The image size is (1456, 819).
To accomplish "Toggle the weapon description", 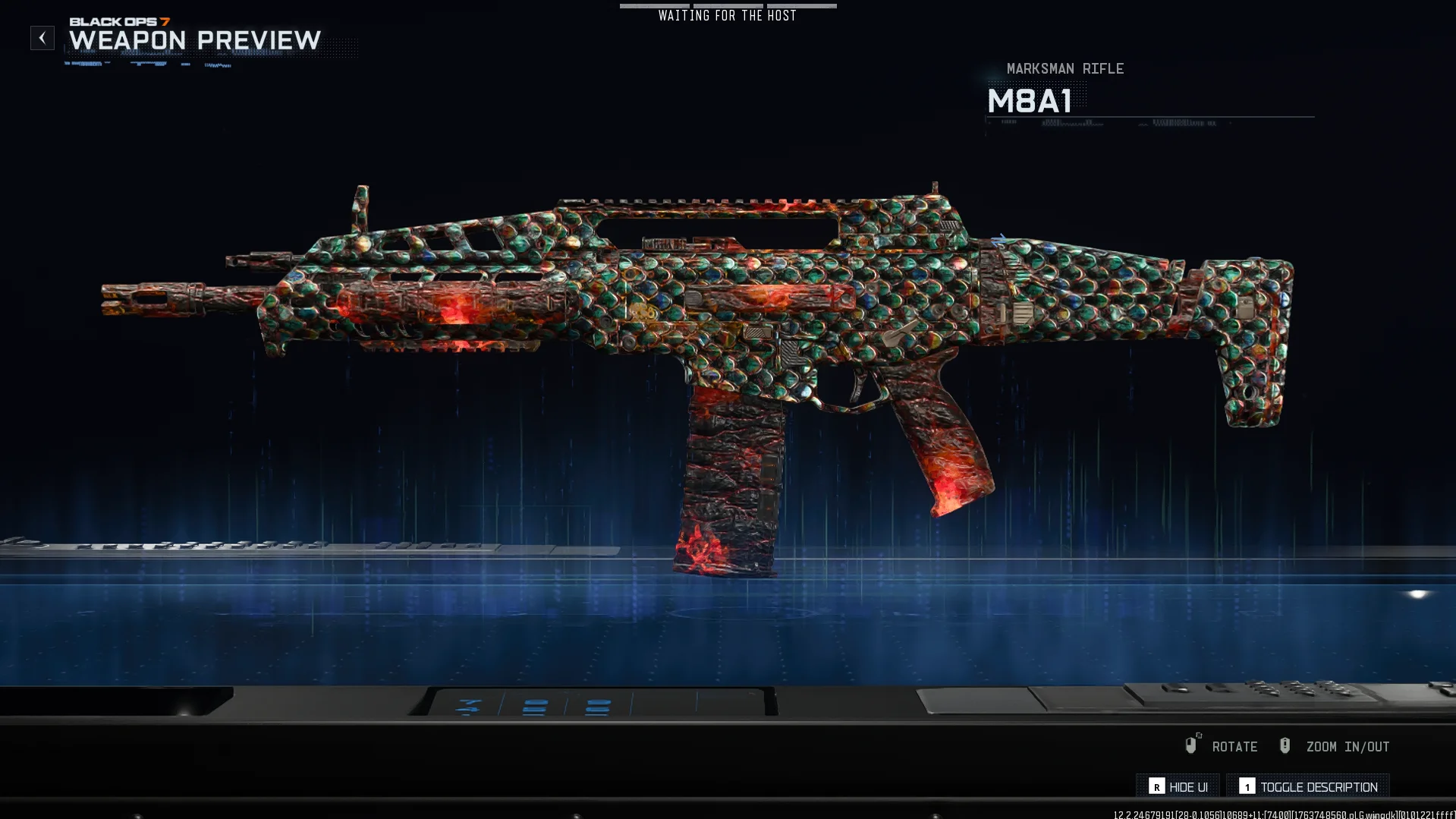I will point(1308,786).
